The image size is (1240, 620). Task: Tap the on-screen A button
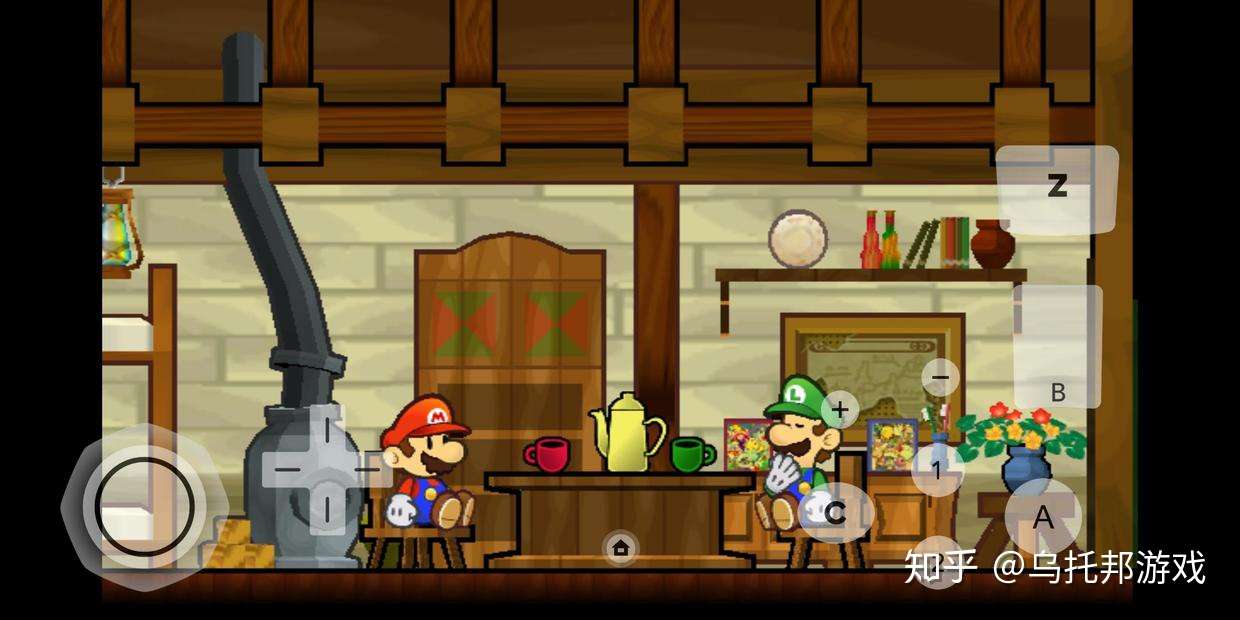[x=1043, y=517]
